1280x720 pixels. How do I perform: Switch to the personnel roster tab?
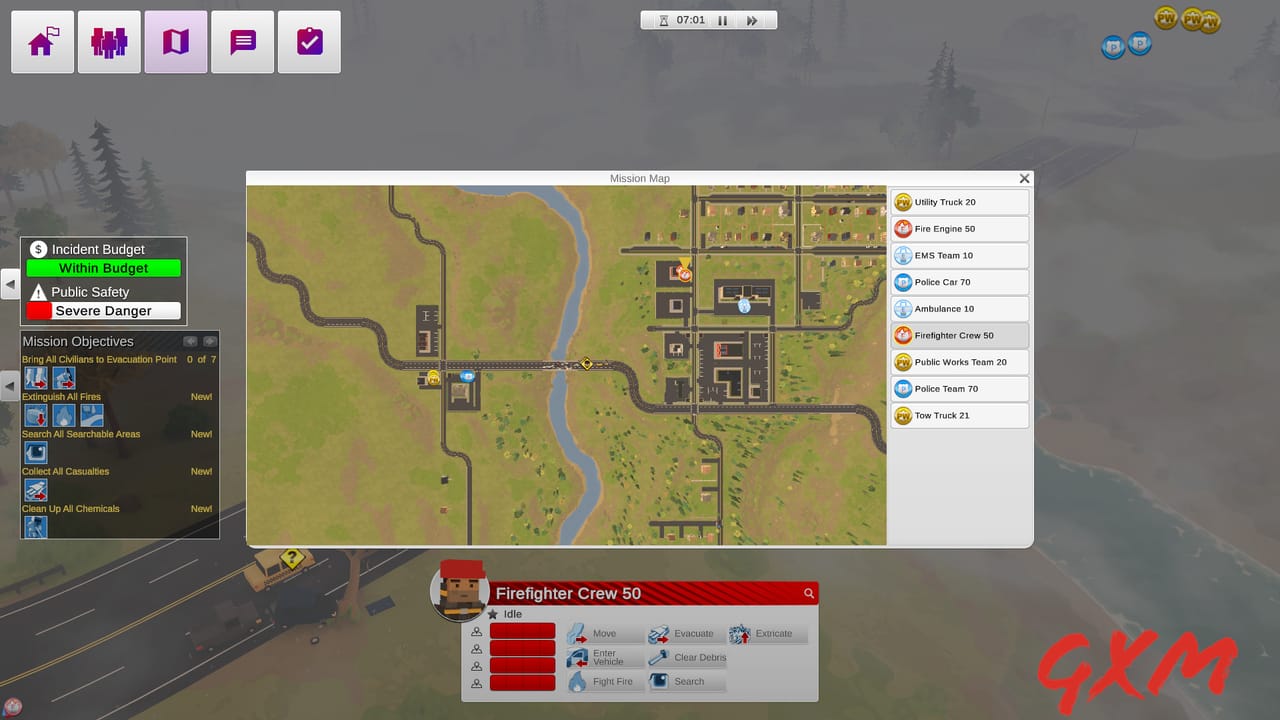tap(109, 41)
